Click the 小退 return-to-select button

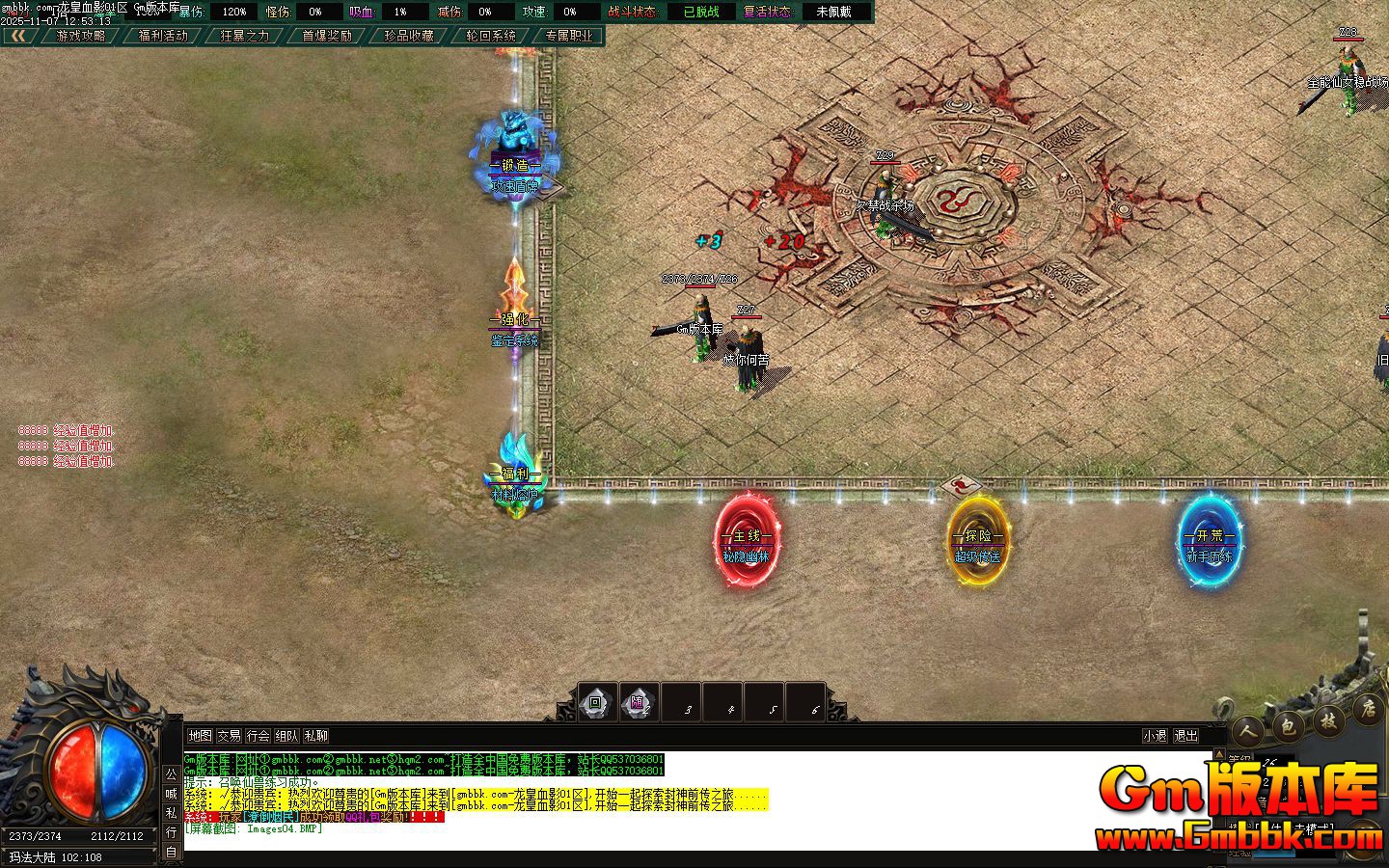[x=1155, y=736]
